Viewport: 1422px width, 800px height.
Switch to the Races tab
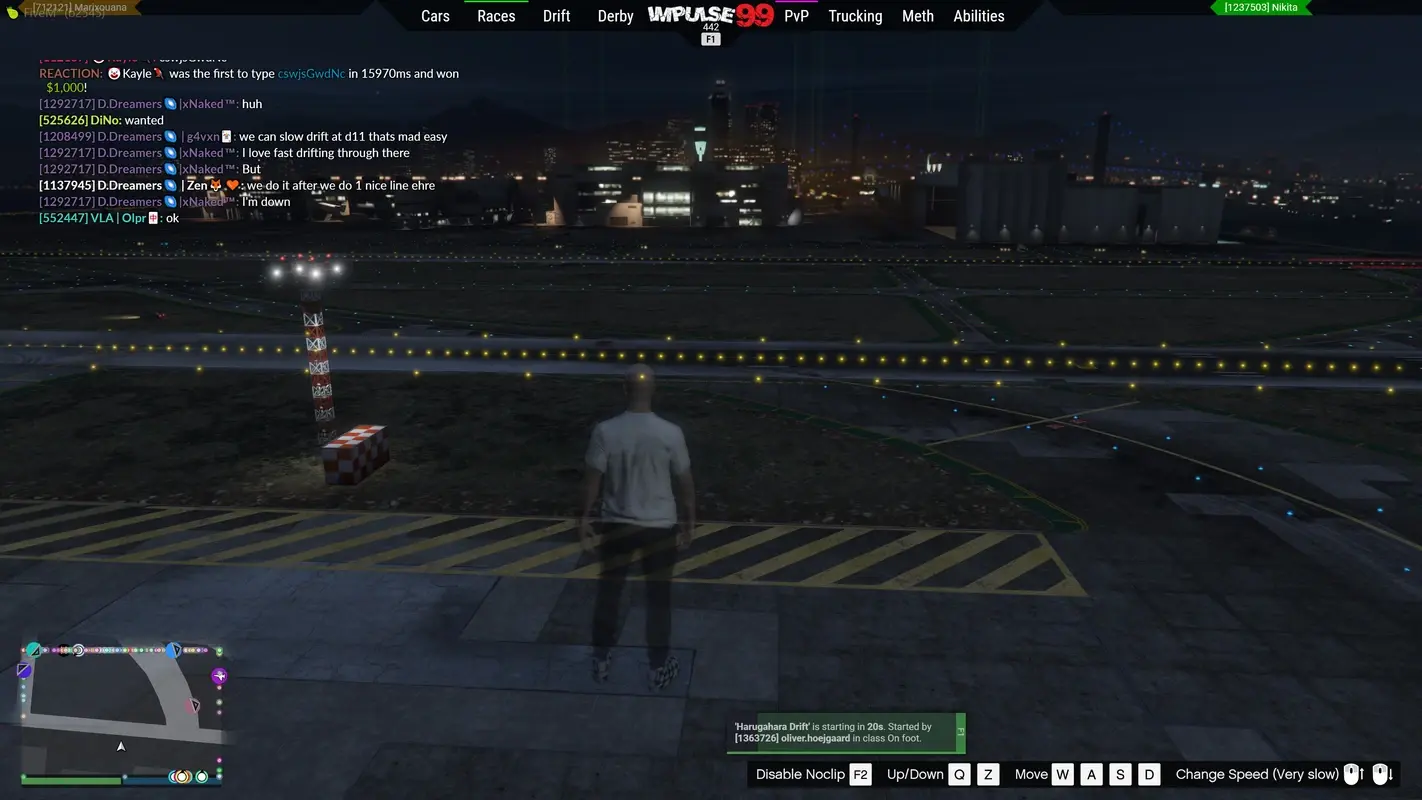(x=496, y=16)
